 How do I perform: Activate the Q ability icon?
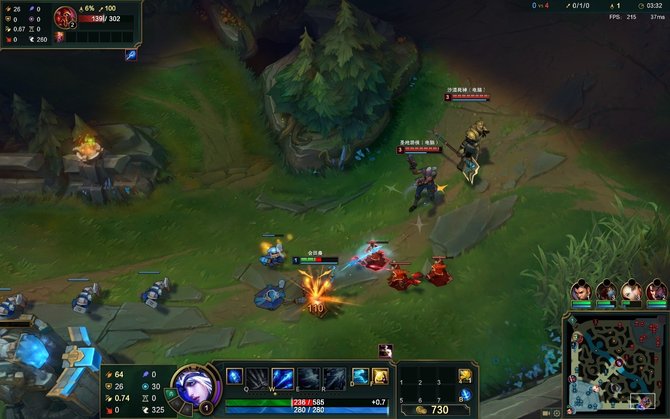(258, 377)
